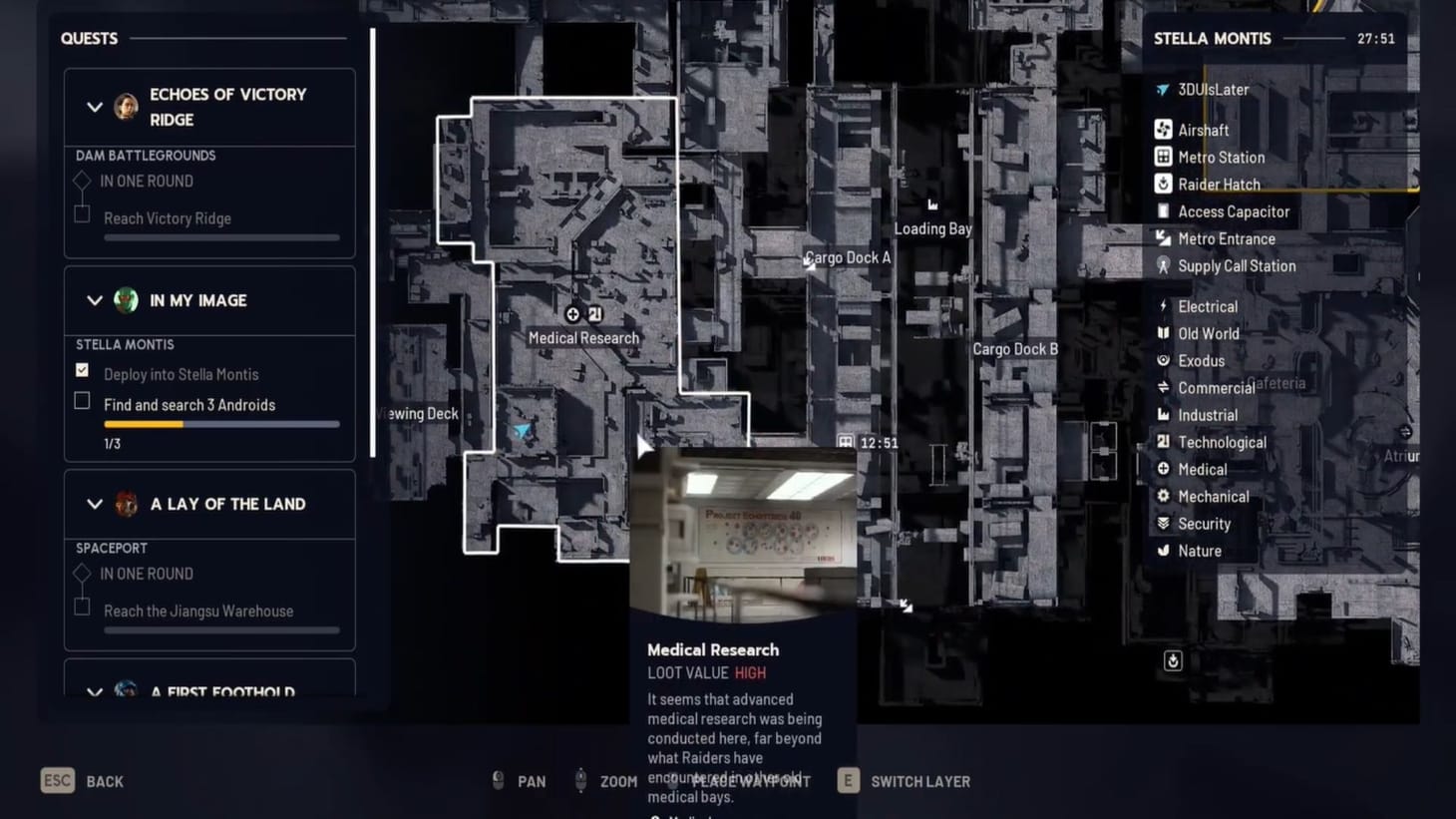Expand the A First Foothold quest
Image resolution: width=1456 pixels, height=819 pixels.
click(95, 691)
